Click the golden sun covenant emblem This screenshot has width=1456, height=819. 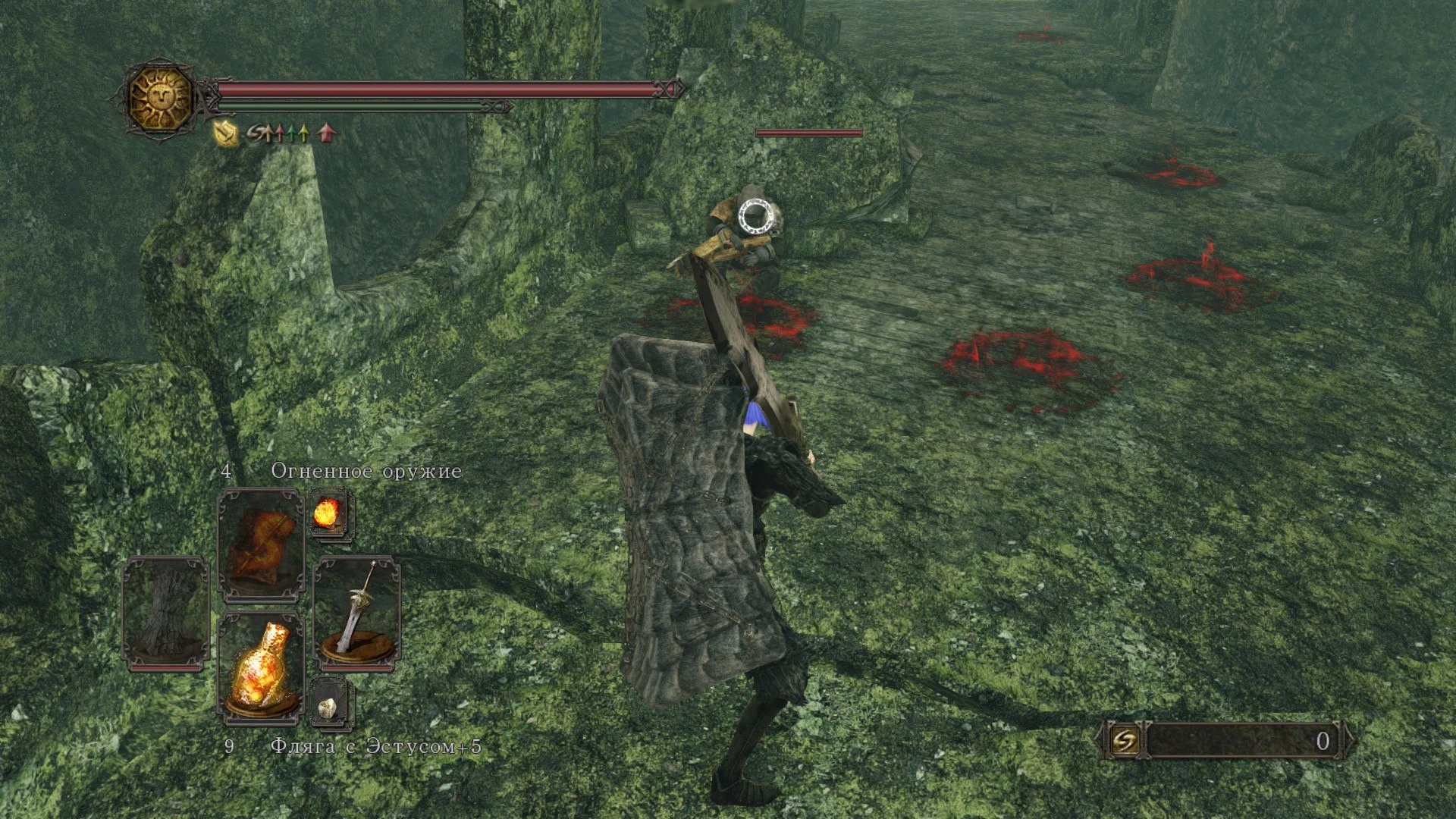coord(161,99)
